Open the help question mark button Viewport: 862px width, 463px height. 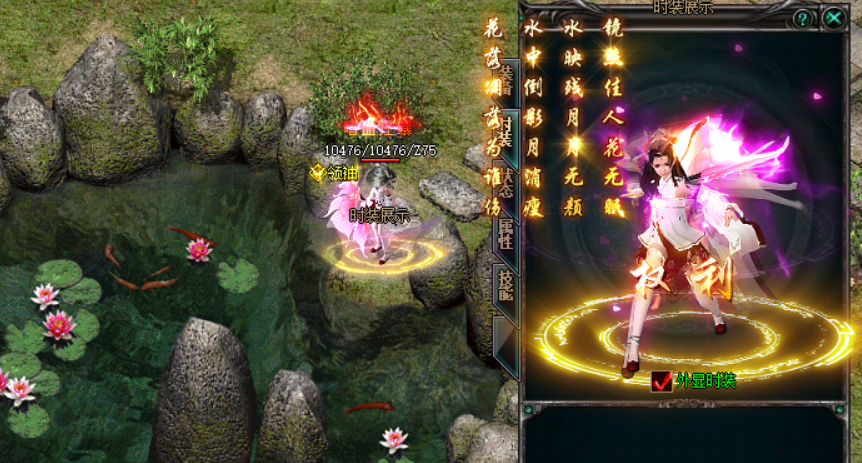802,18
